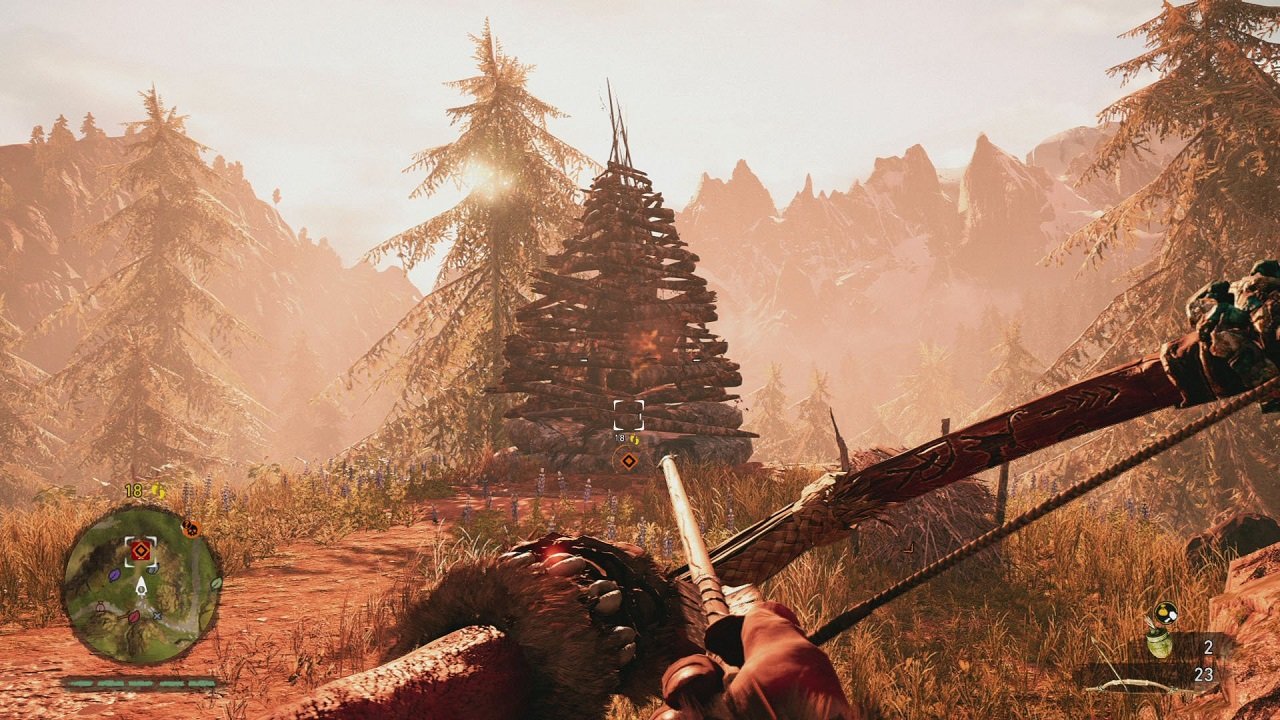The height and width of the screenshot is (720, 1280).
Task: Select the green leaf resource icon on minimap
Action: point(216,584)
